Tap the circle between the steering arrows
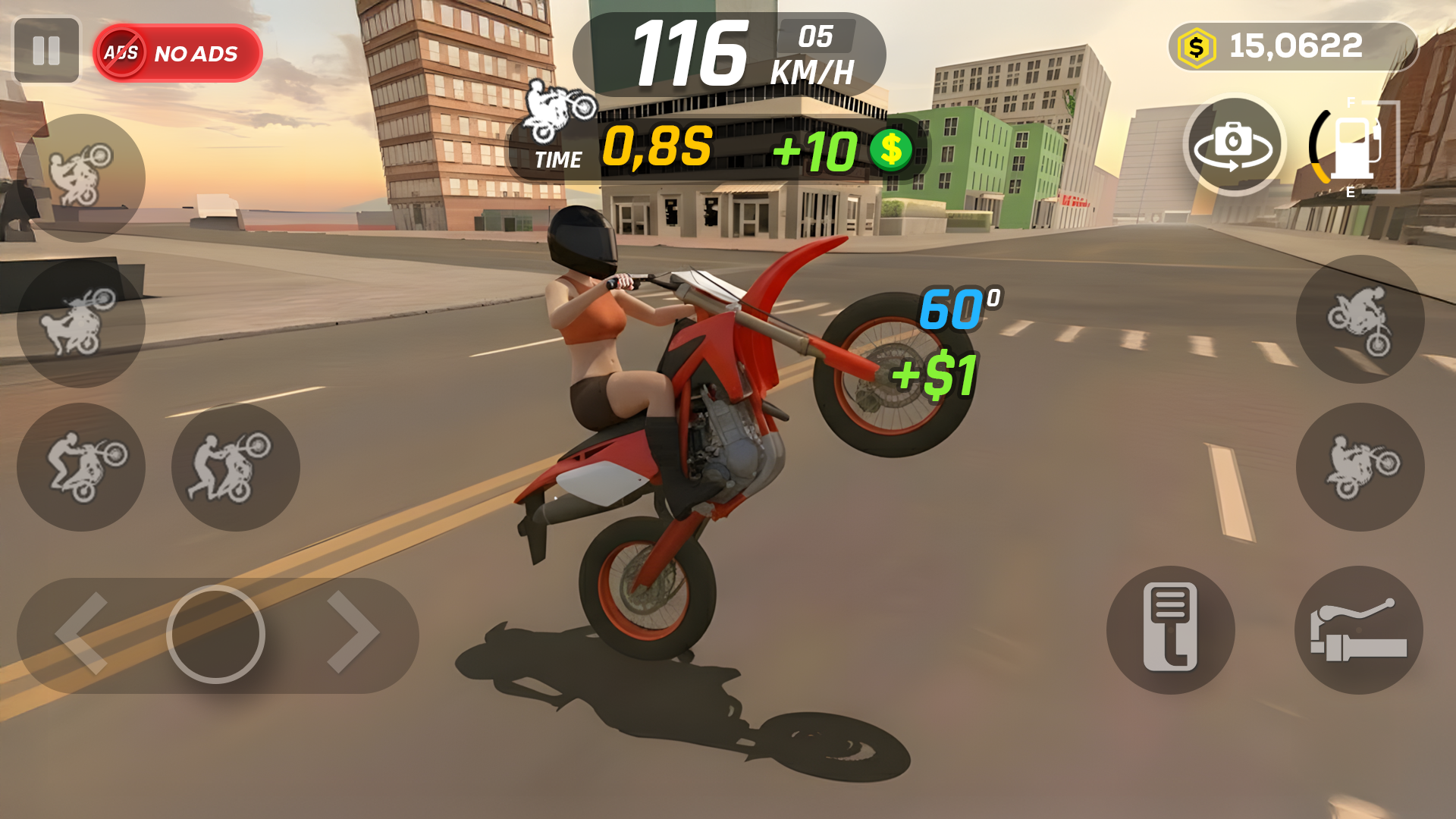The height and width of the screenshot is (819, 1456). [x=216, y=634]
